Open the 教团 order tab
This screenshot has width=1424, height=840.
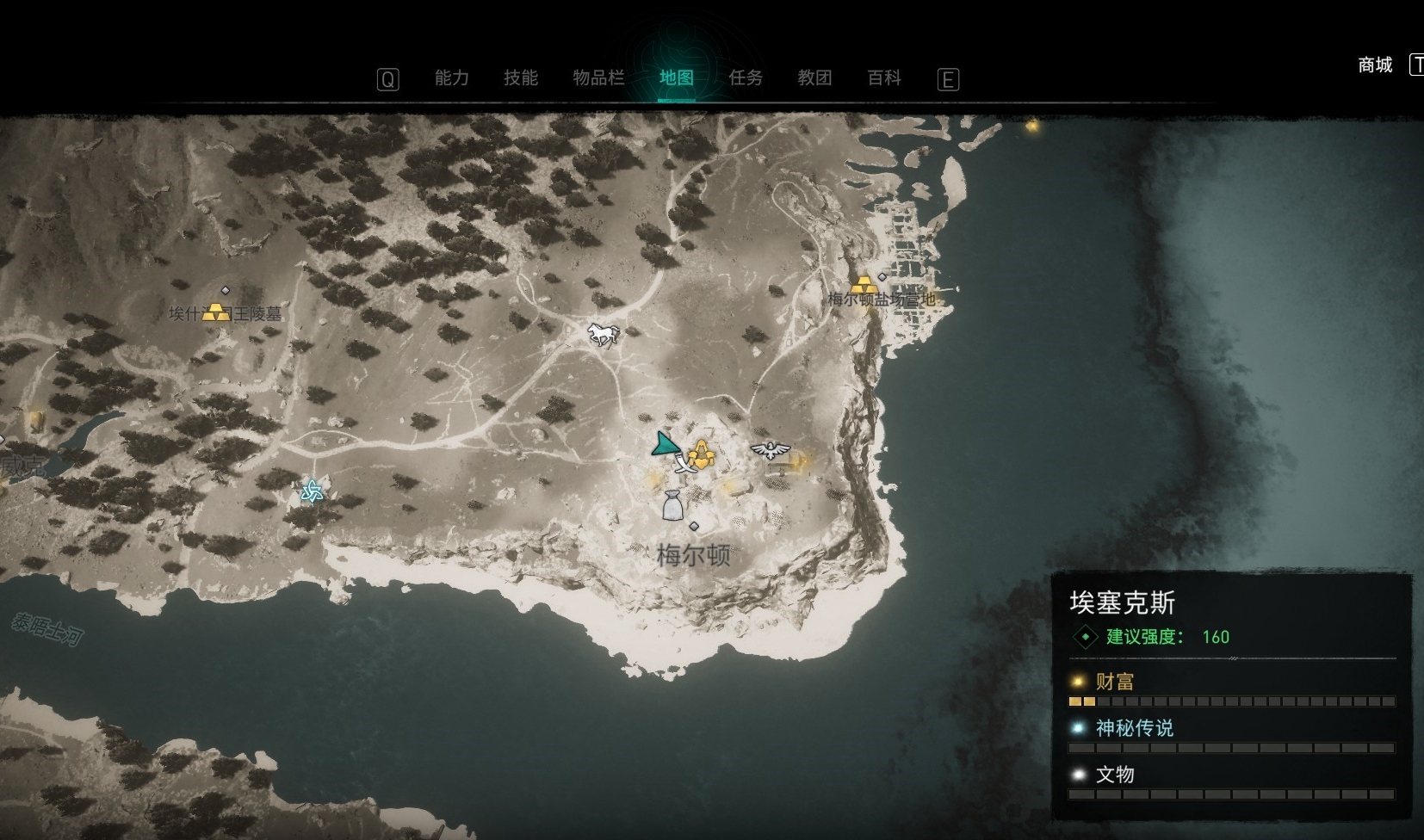click(814, 78)
